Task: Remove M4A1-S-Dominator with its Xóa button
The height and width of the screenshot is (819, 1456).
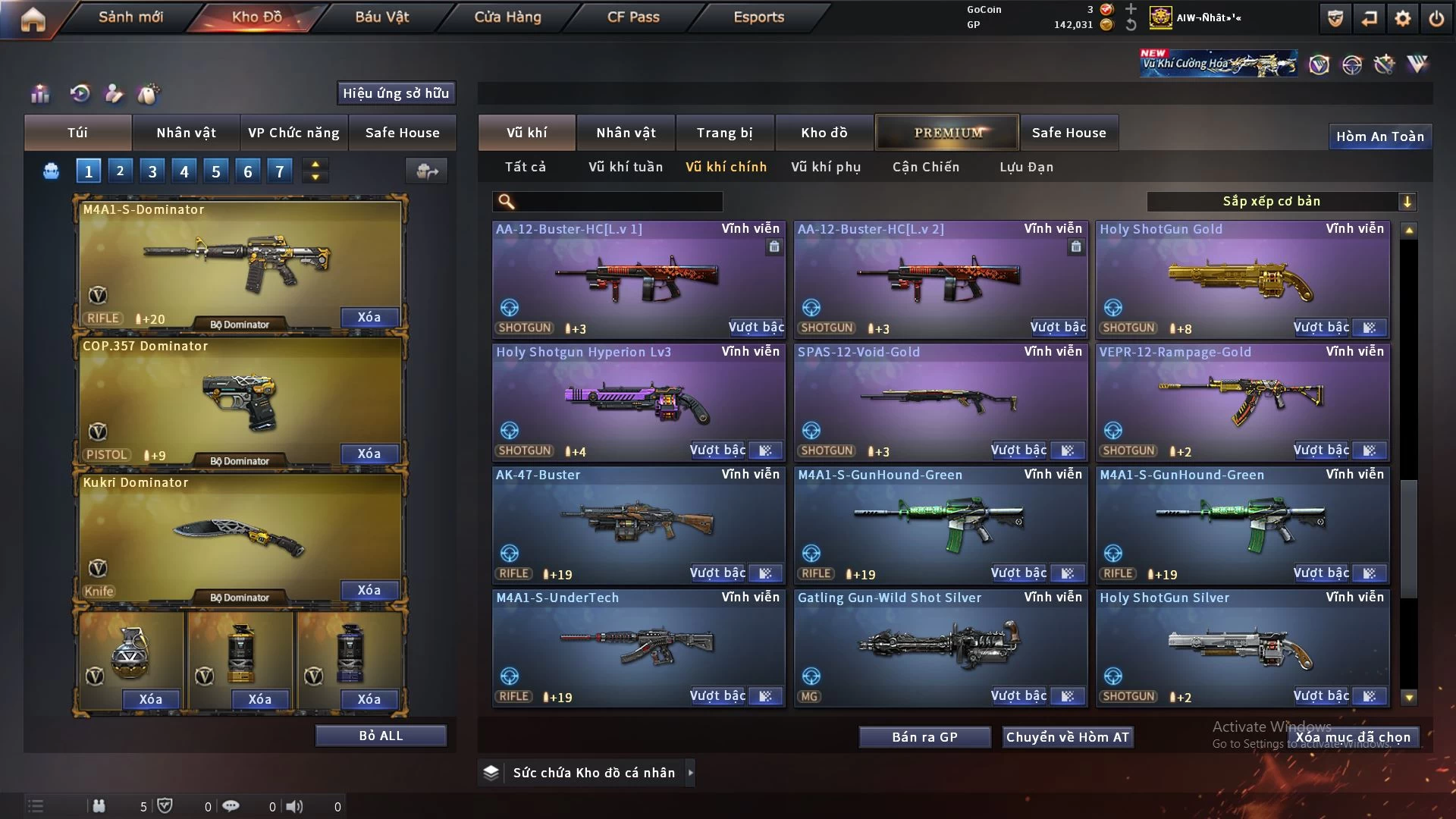Action: point(369,317)
